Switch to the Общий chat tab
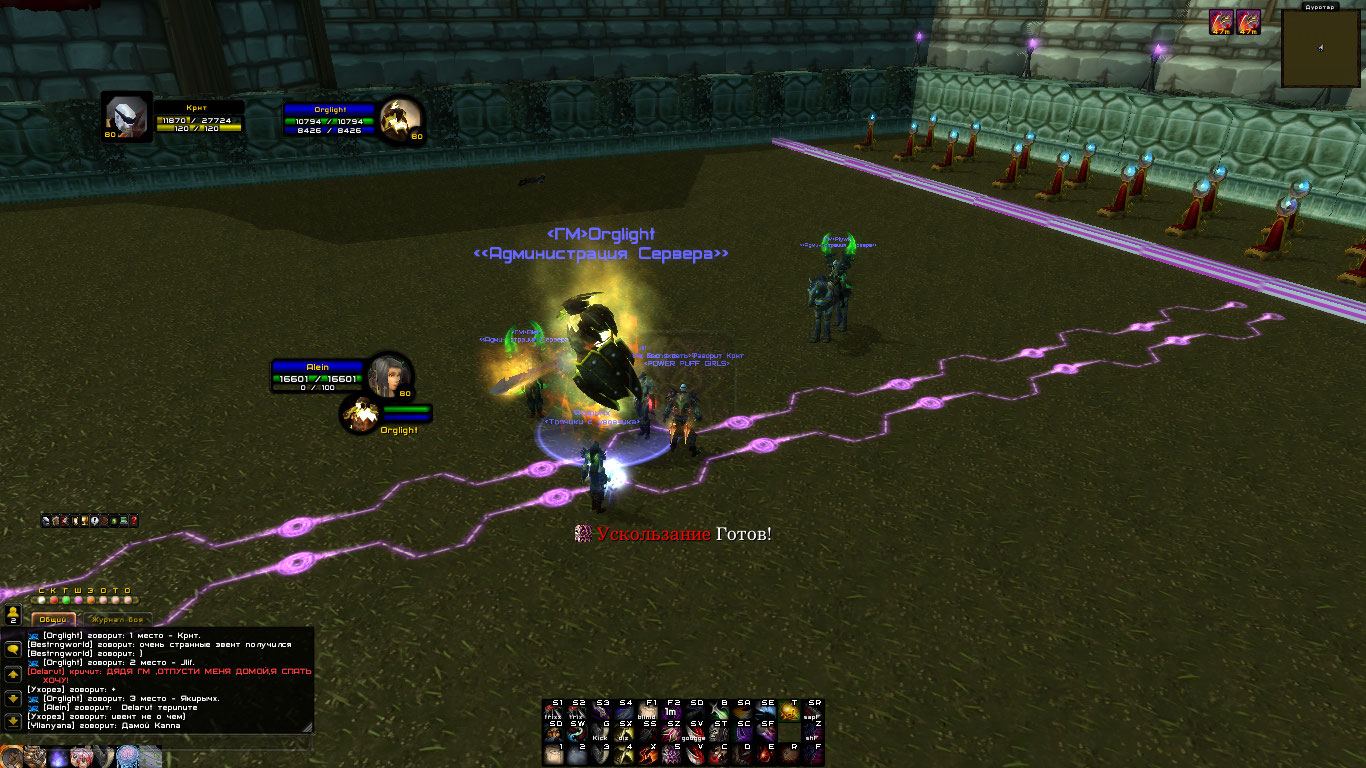The width and height of the screenshot is (1366, 768). tap(53, 619)
